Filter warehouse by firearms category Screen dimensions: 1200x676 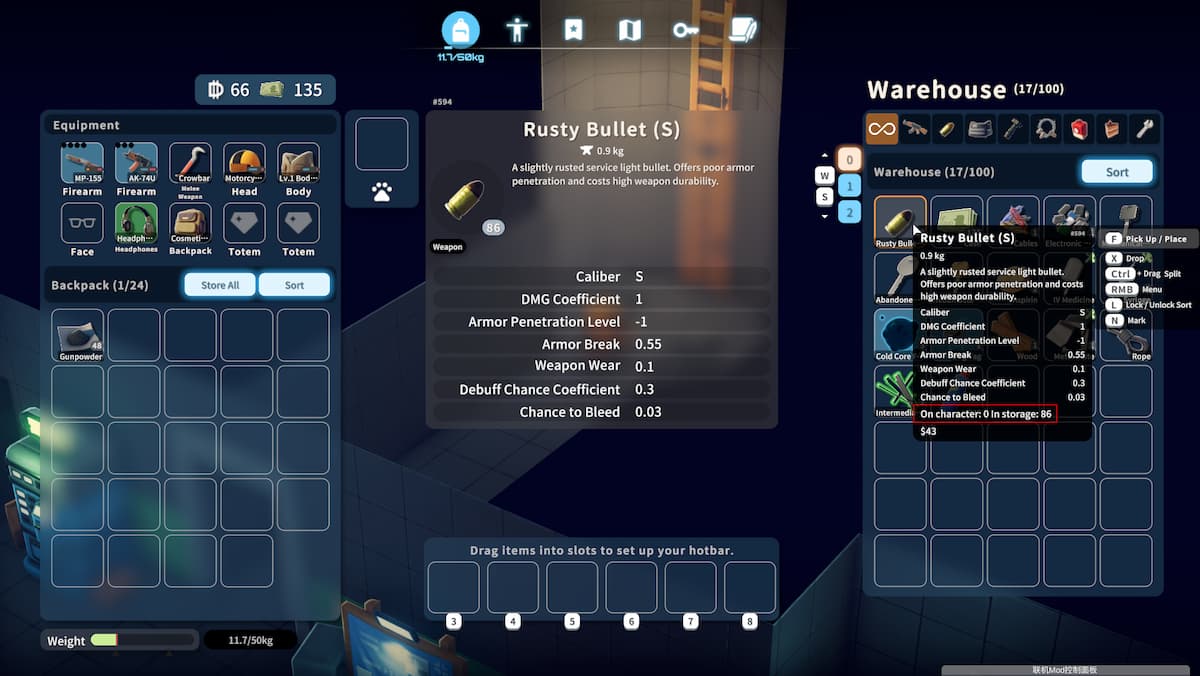[x=914, y=128]
